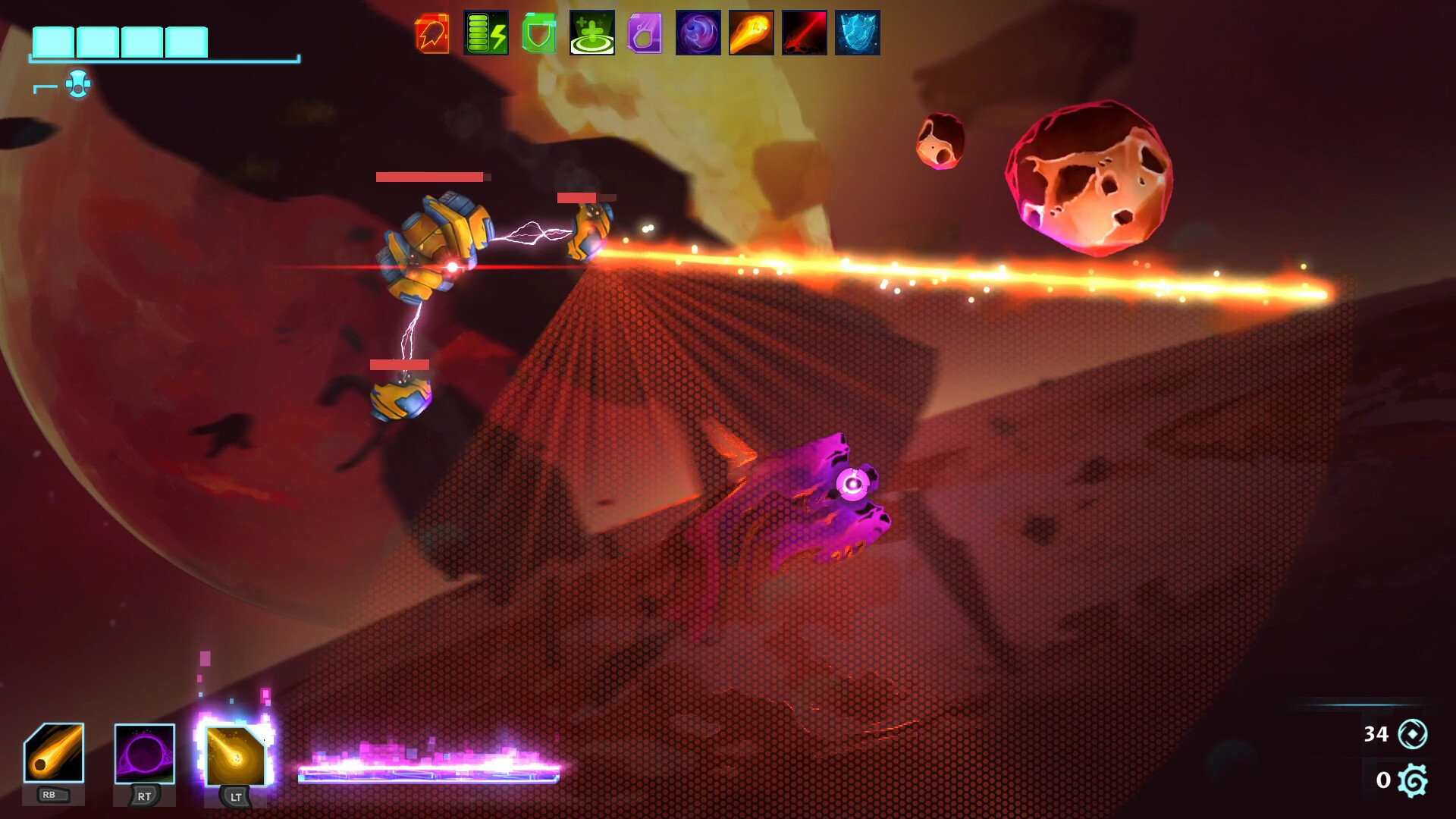Click the red laser beam ability icon
This screenshot has width=1456, height=819.
pyautogui.click(x=805, y=32)
